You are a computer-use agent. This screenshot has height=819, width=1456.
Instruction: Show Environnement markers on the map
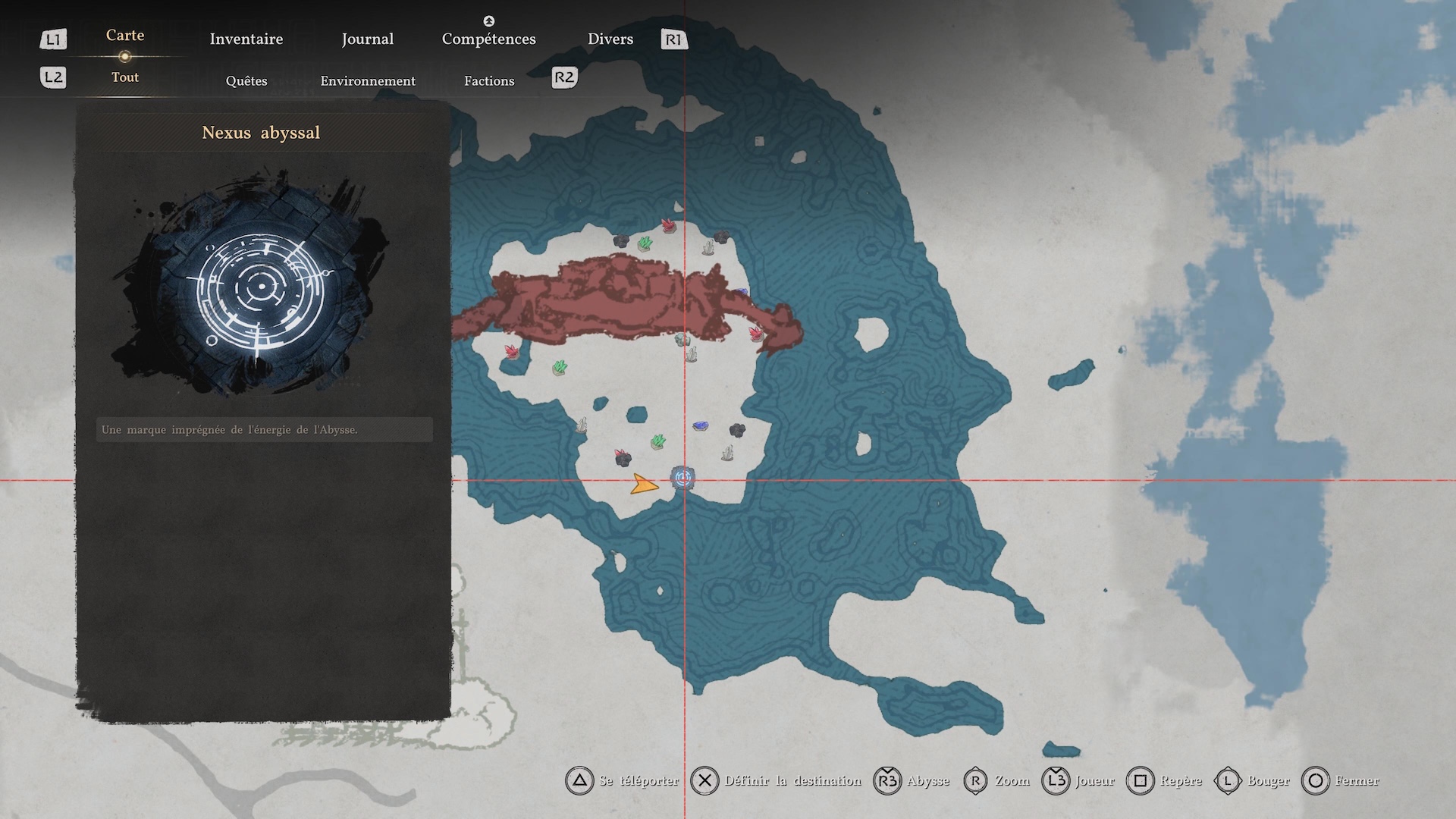point(368,81)
